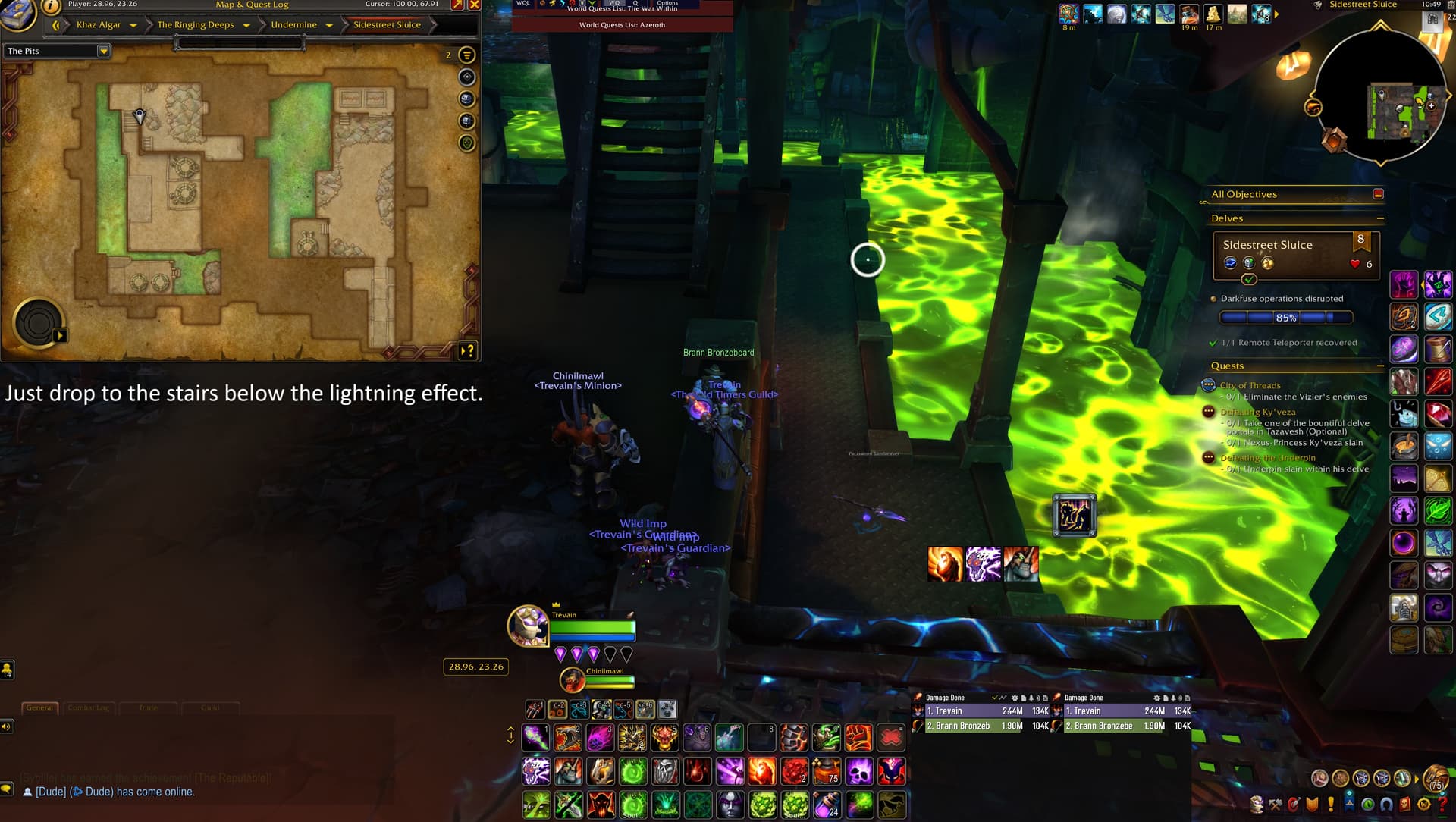The image size is (1456, 822).
Task: Open The Pits floor dropdown
Action: 104,51
